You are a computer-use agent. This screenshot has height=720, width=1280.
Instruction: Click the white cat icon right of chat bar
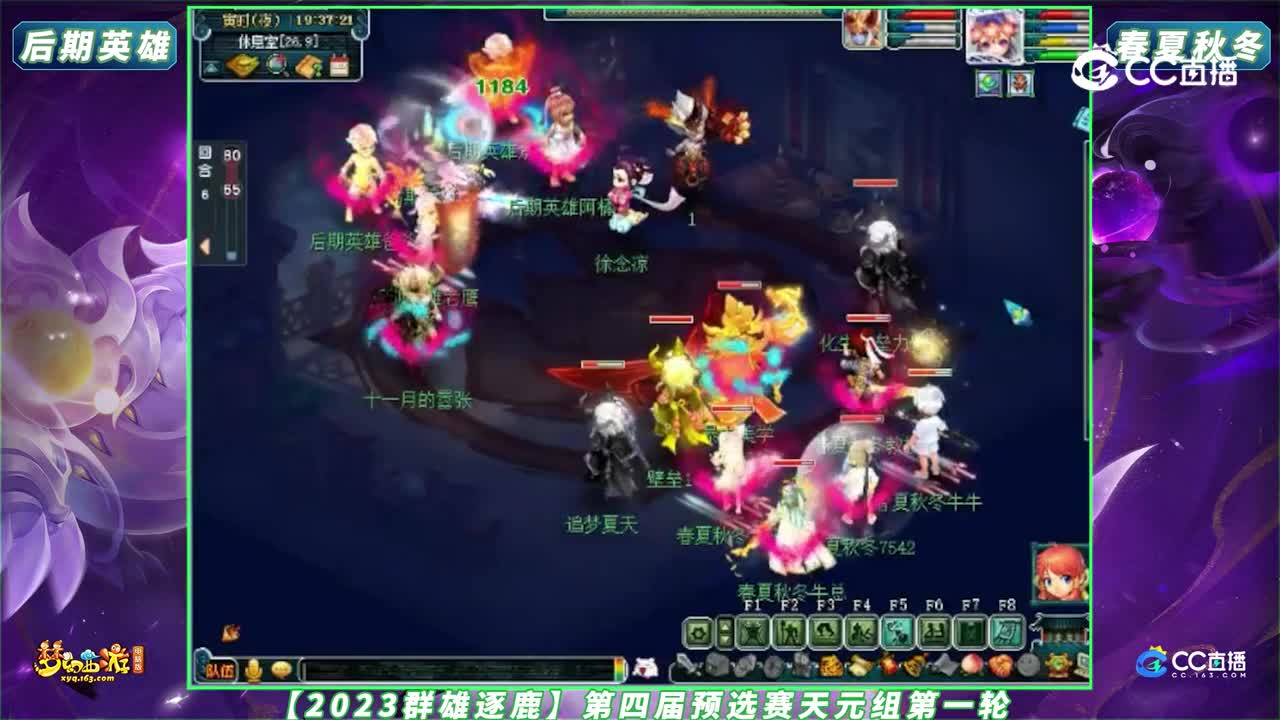(x=647, y=668)
